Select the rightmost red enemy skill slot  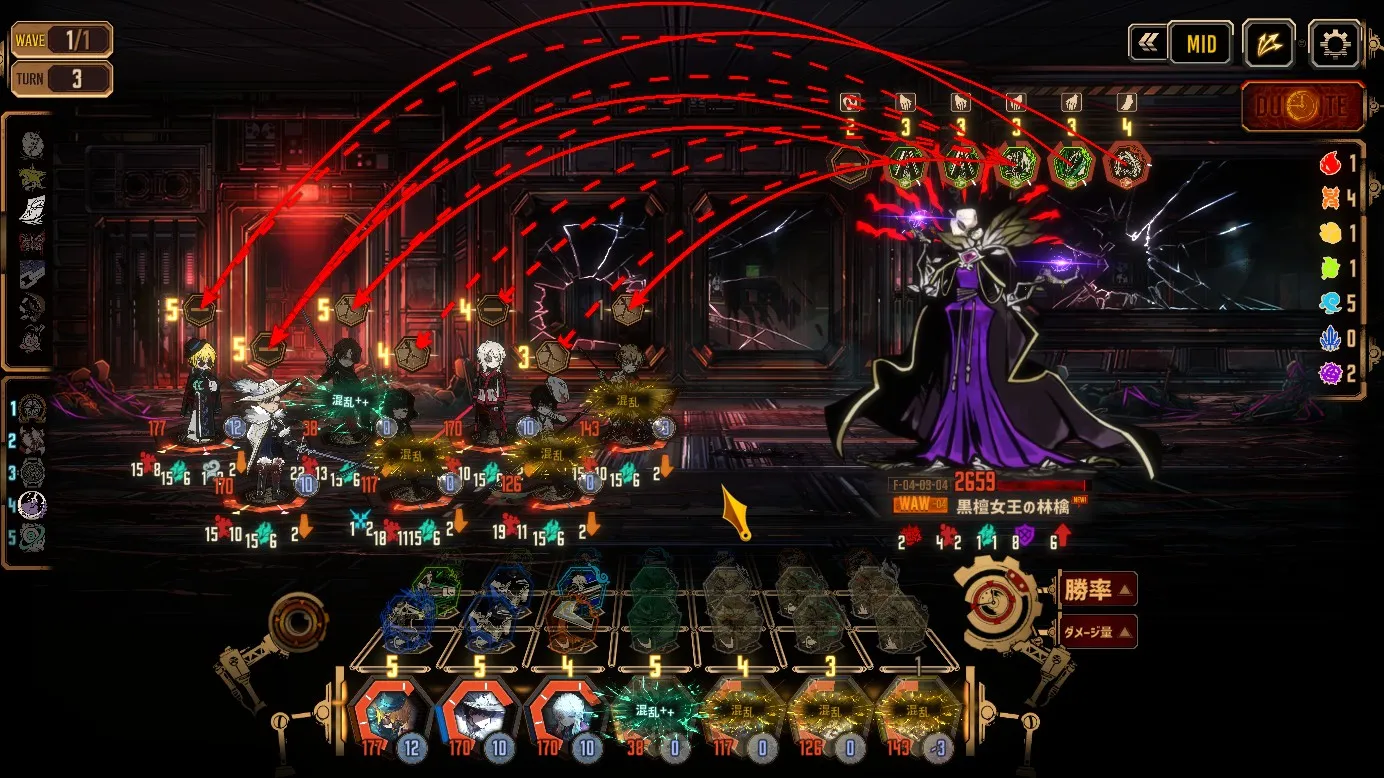(1126, 164)
